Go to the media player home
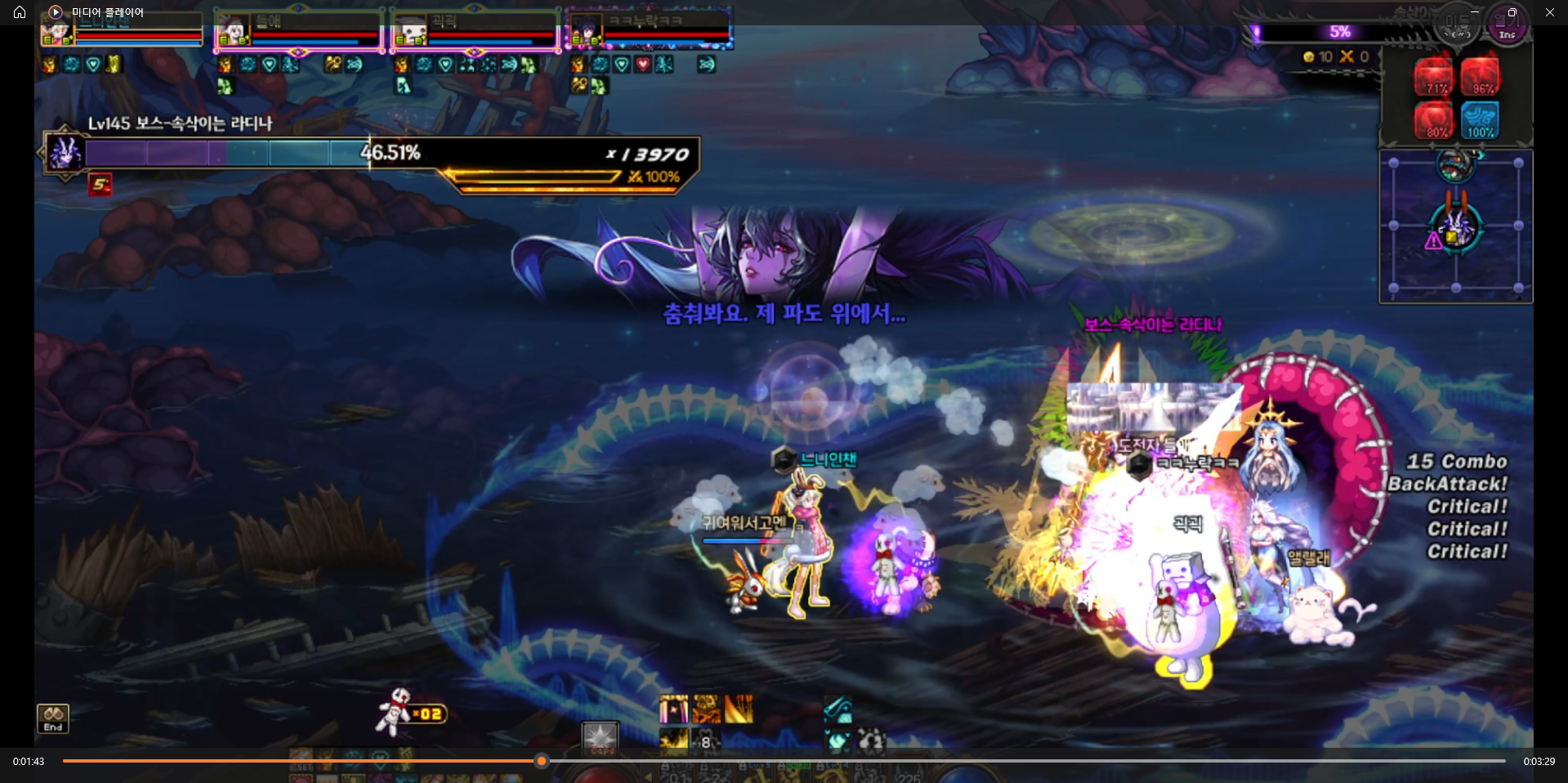The height and width of the screenshot is (783, 1568). 20,12
